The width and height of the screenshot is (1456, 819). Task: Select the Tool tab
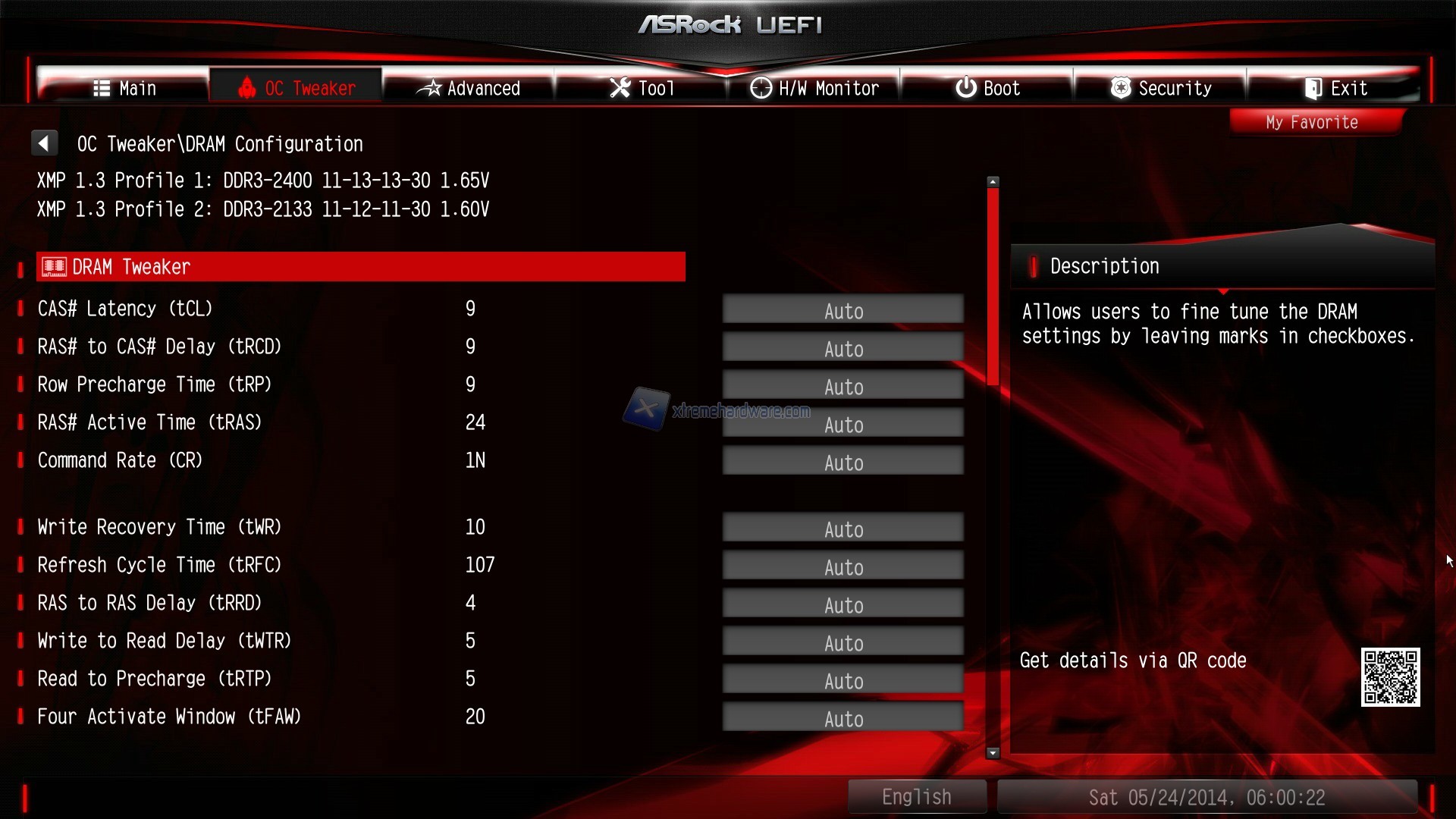click(x=642, y=88)
